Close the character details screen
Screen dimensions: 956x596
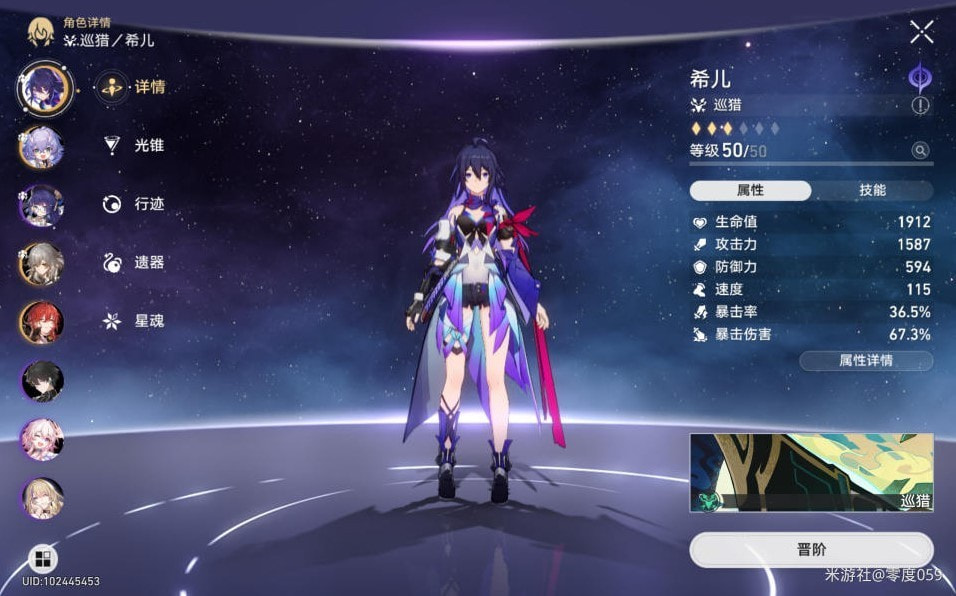coord(921,32)
